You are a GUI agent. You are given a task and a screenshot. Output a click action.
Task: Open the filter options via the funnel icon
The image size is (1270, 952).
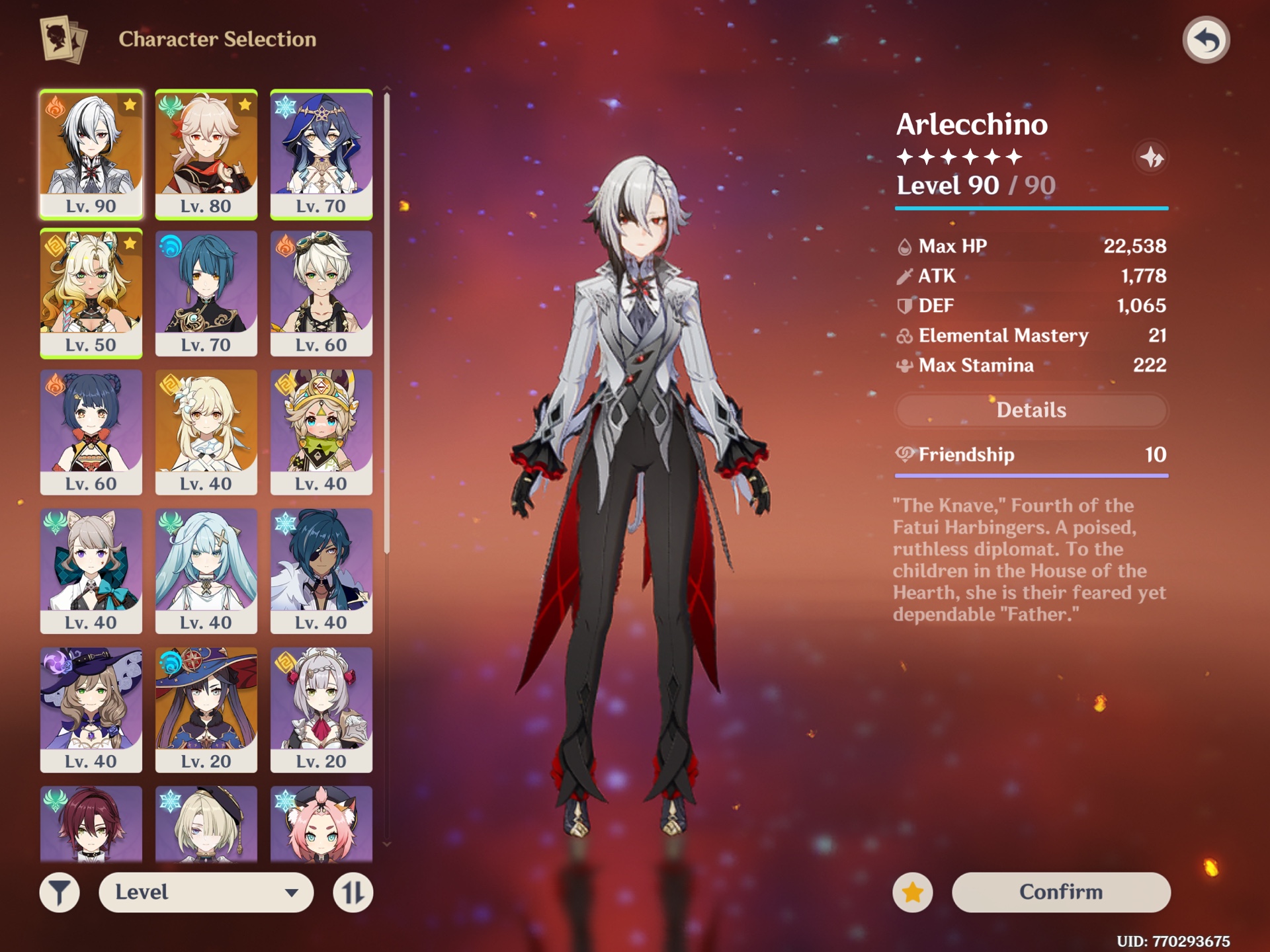[60, 892]
